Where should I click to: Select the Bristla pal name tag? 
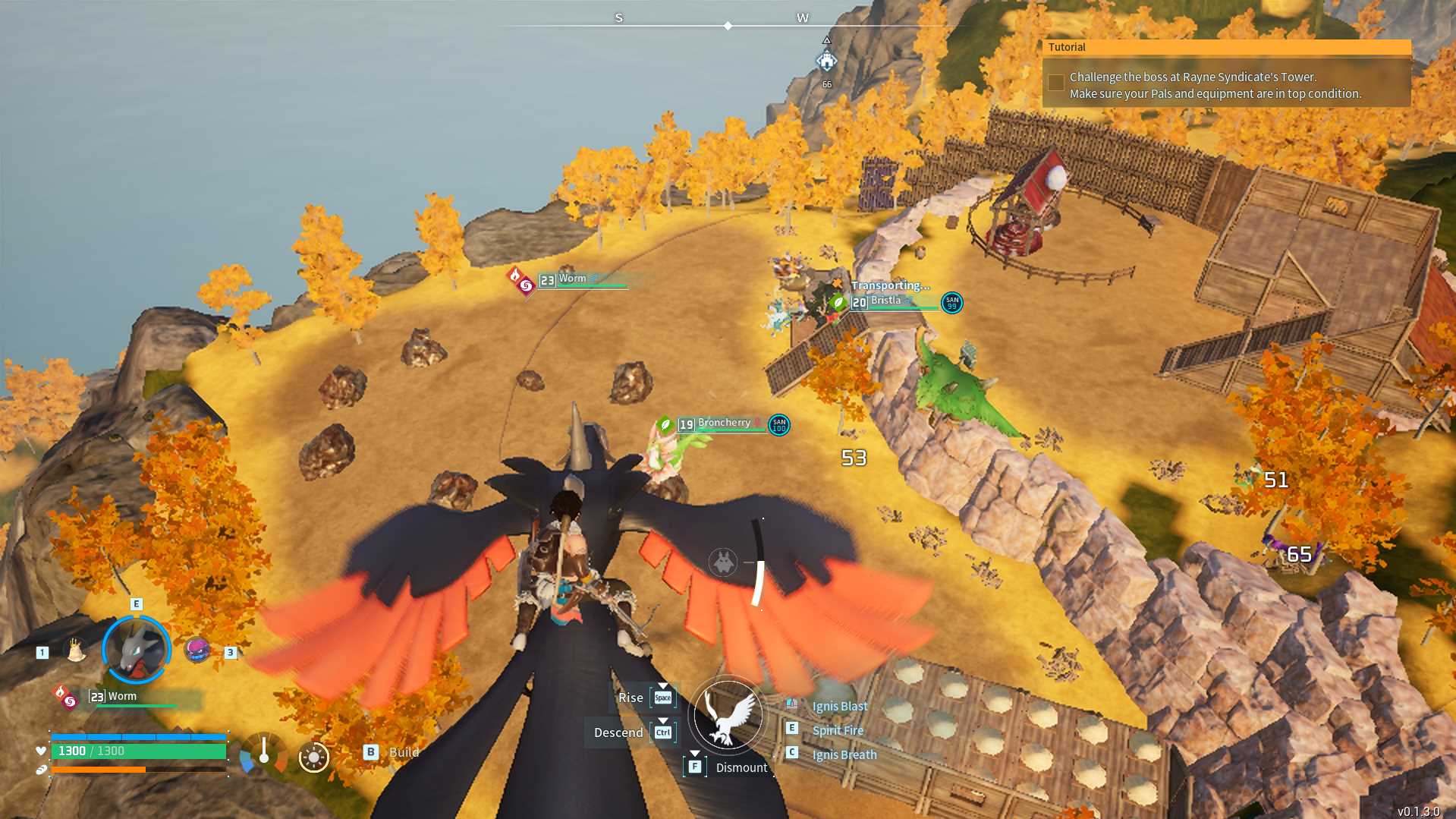[885, 301]
